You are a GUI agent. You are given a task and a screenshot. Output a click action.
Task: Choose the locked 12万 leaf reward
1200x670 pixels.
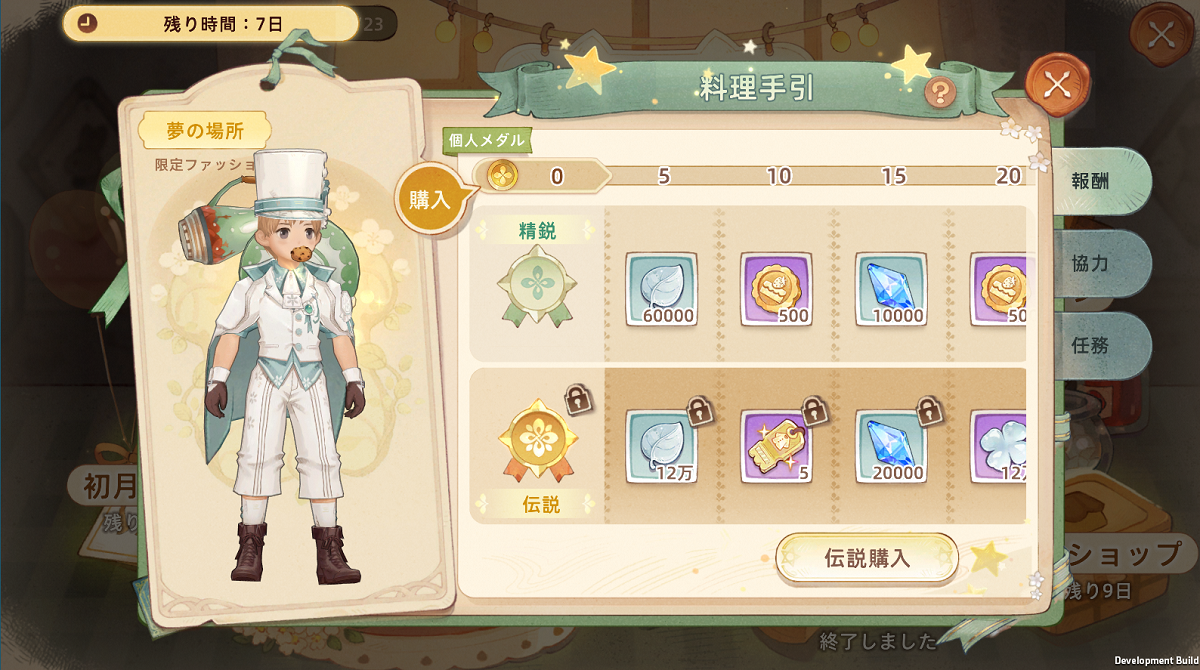pyautogui.click(x=661, y=446)
